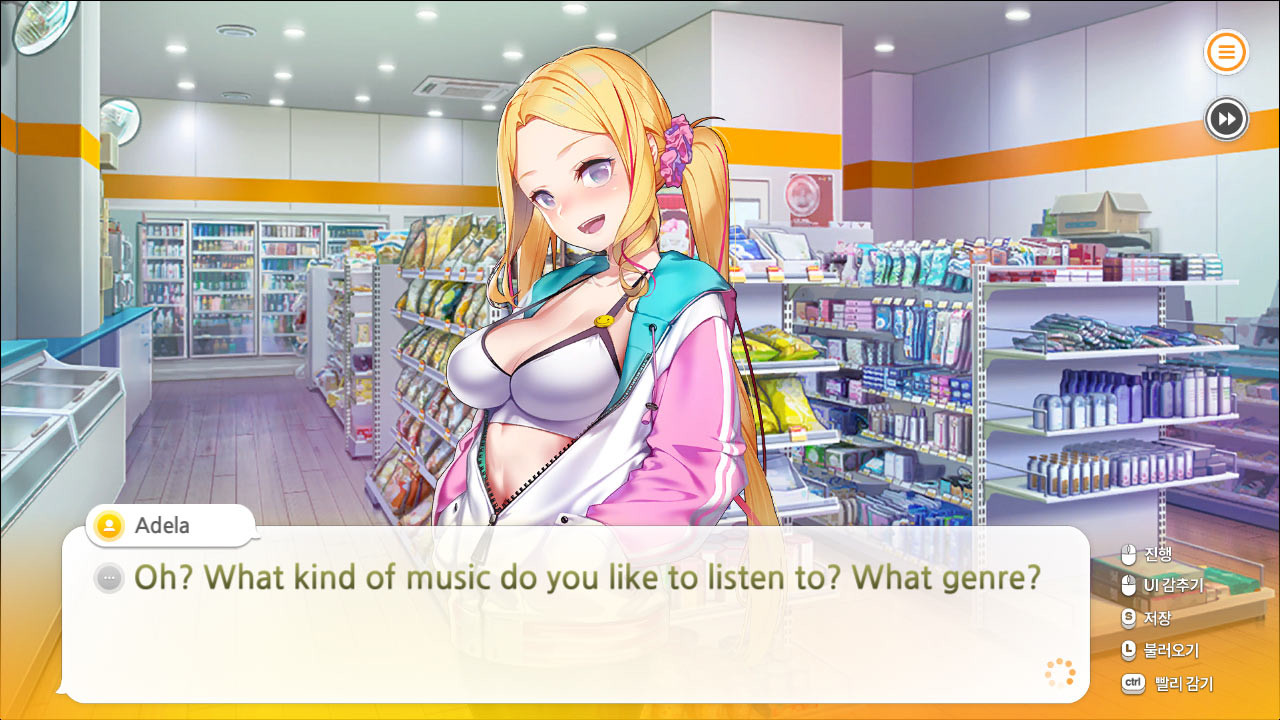
Task: Open the menu from the orange circle button
Action: (1226, 52)
